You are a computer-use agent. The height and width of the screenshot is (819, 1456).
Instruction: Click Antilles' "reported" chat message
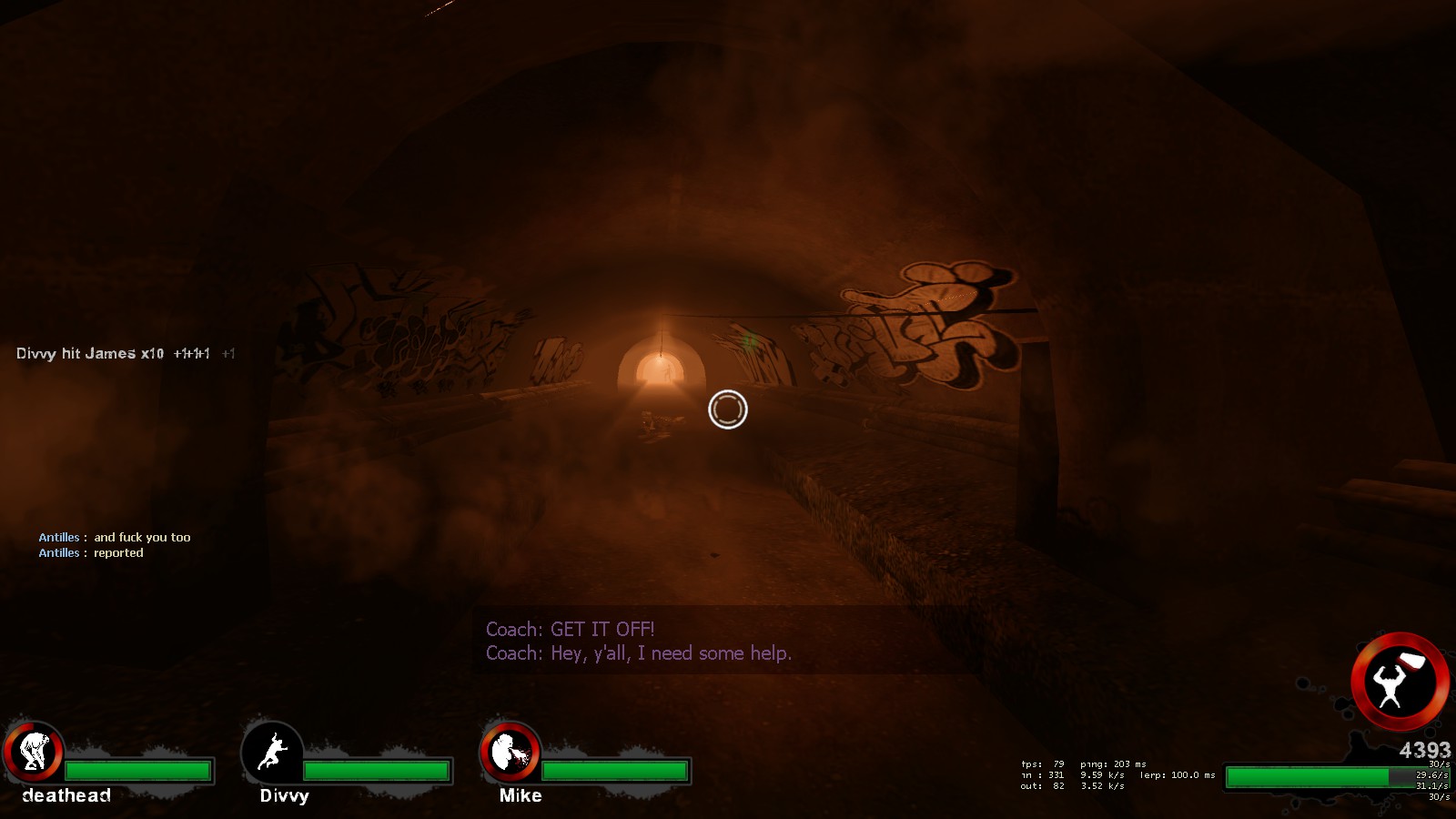click(118, 553)
